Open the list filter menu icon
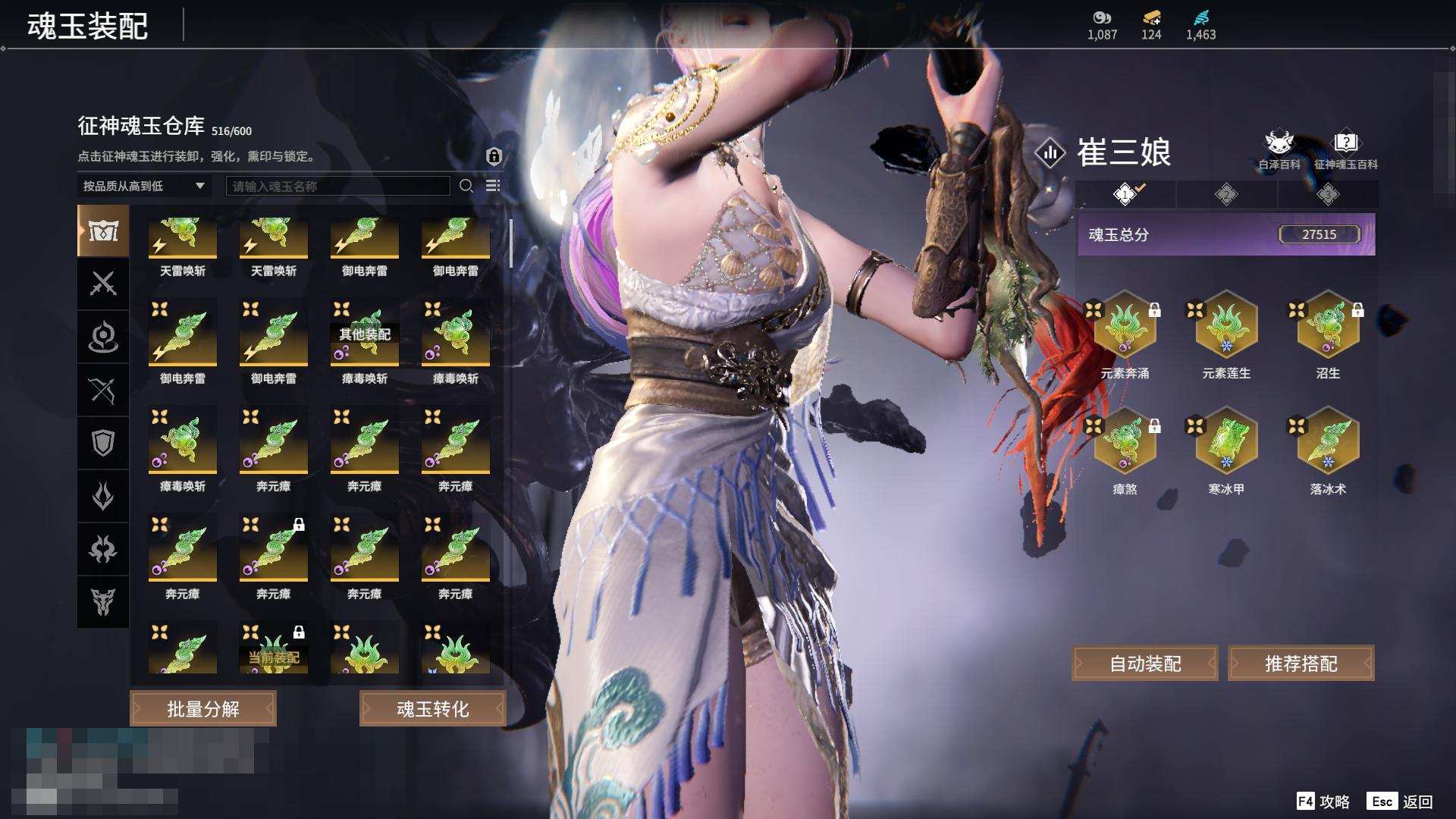This screenshot has height=819, width=1456. (x=493, y=186)
